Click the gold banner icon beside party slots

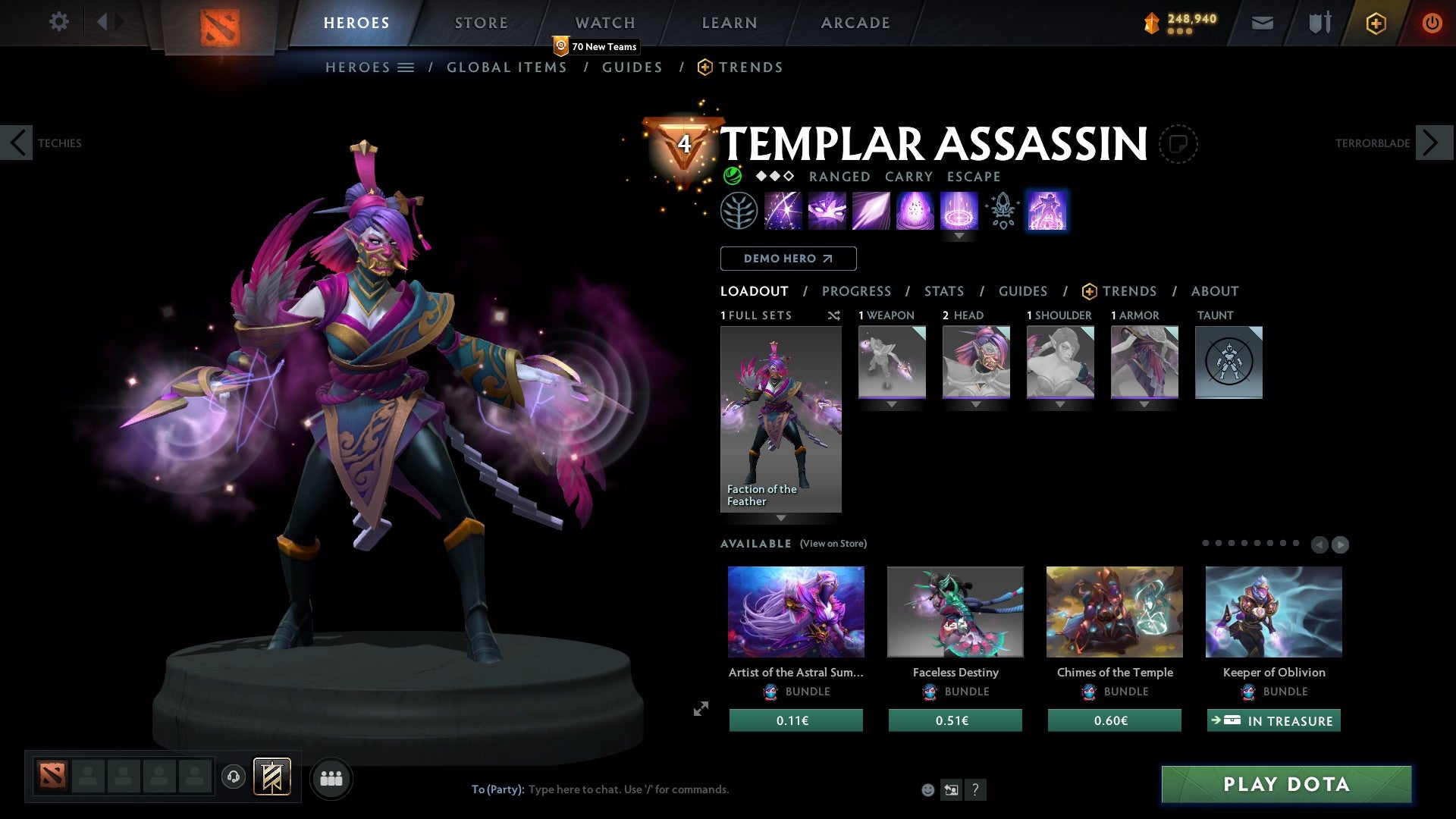(271, 777)
